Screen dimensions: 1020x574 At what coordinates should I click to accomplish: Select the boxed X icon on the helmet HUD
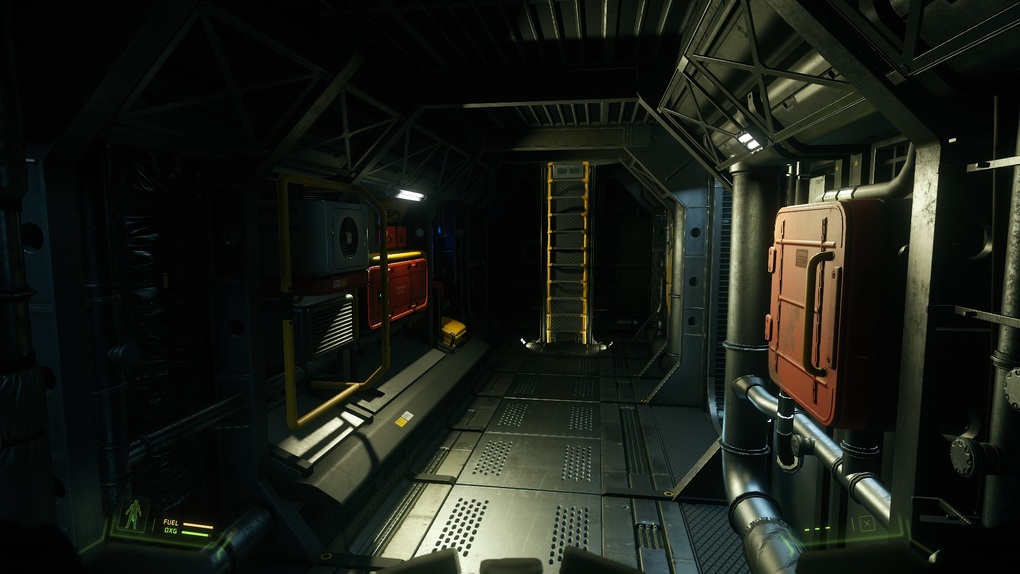pos(866,523)
